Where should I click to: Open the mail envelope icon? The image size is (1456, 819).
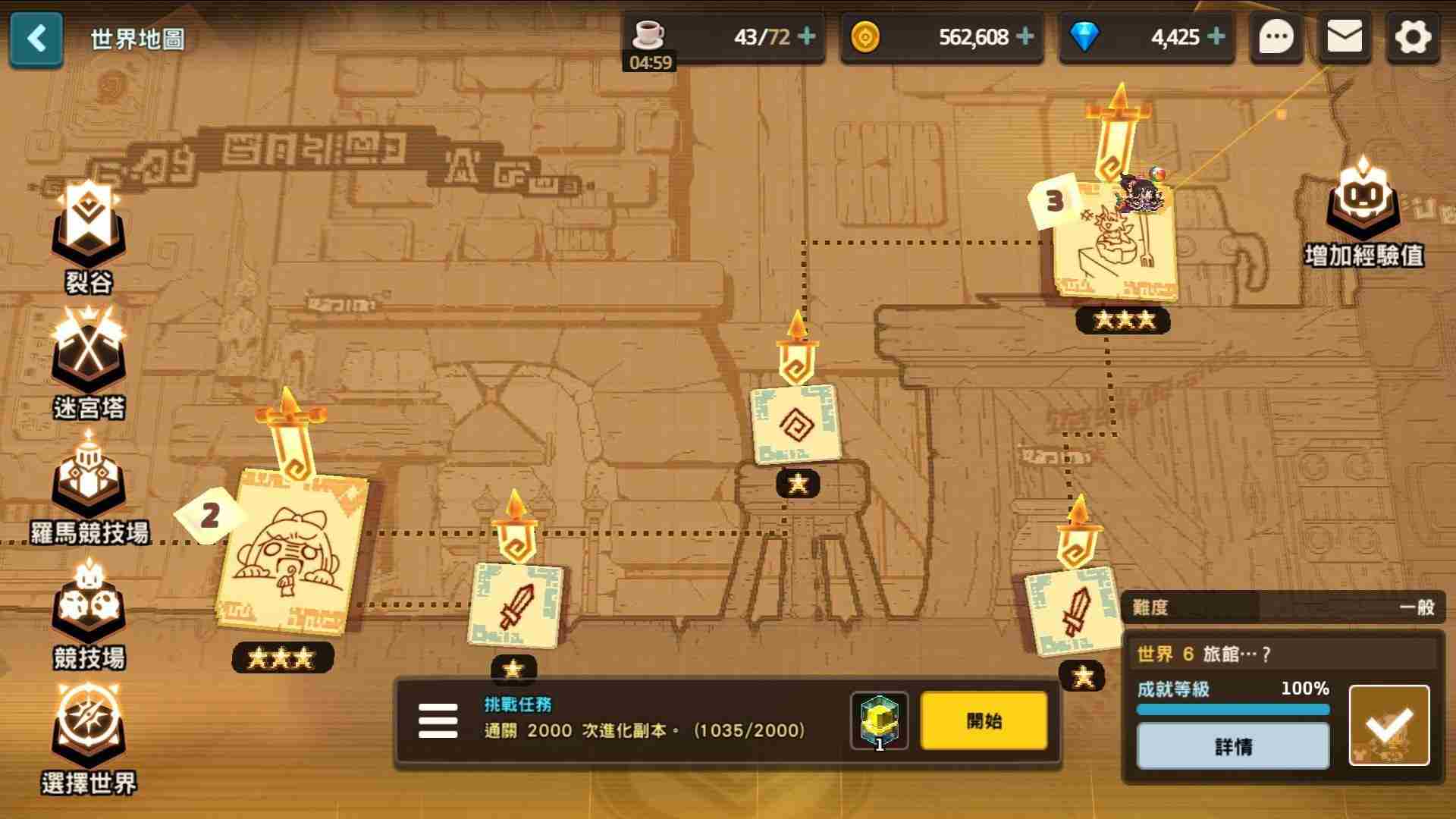pyautogui.click(x=1344, y=36)
